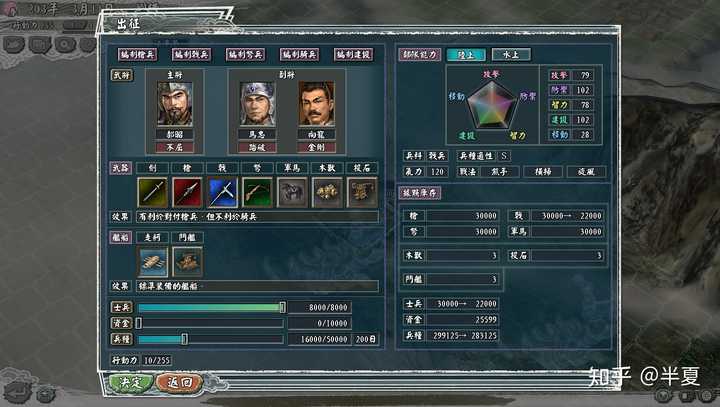Click the 資金 gold slider track
The image size is (720, 407).
[210, 323]
